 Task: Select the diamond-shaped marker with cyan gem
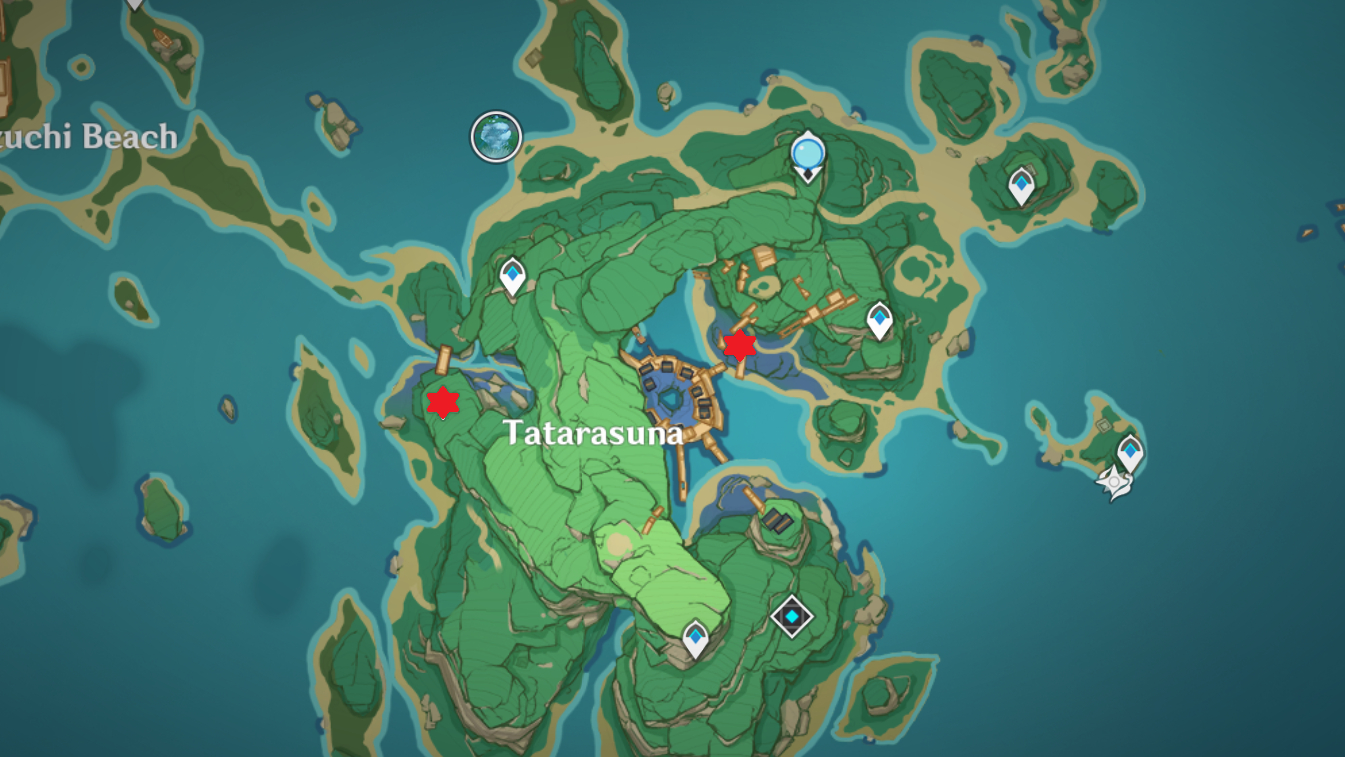pyautogui.click(x=792, y=616)
